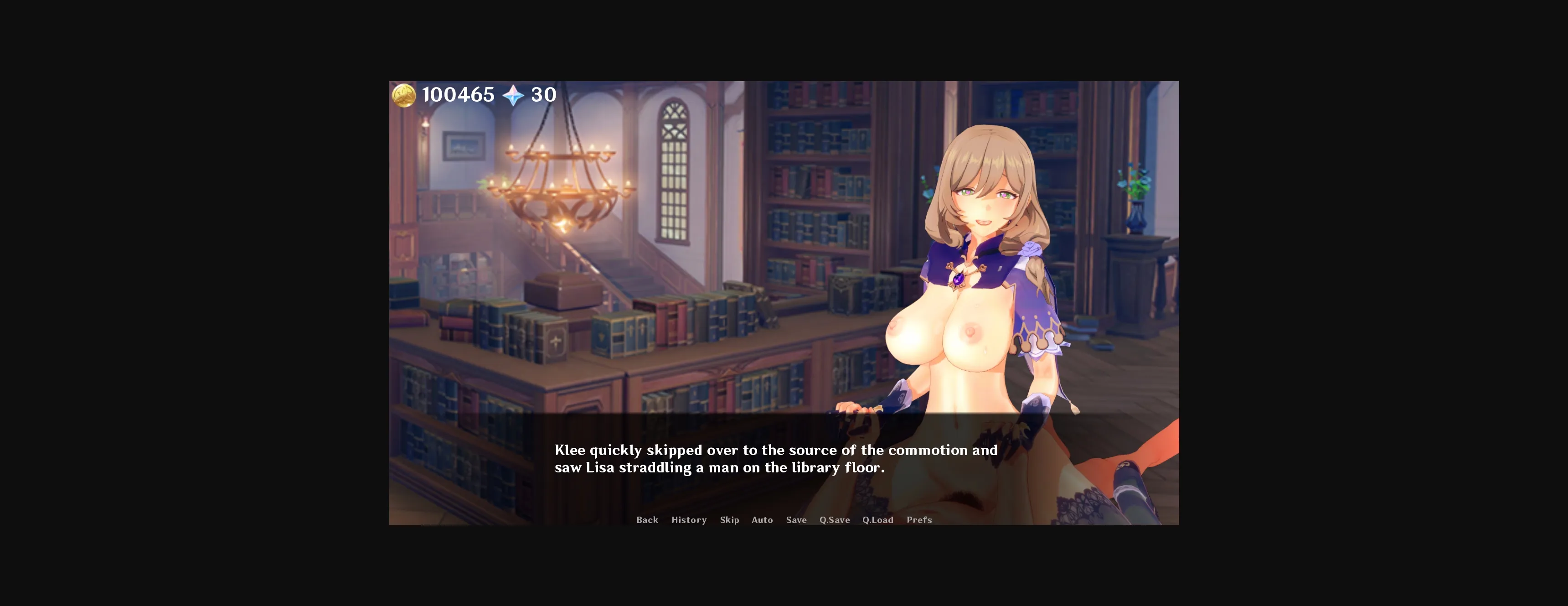
Task: Click the blue primogem crystal icon
Action: [x=513, y=95]
